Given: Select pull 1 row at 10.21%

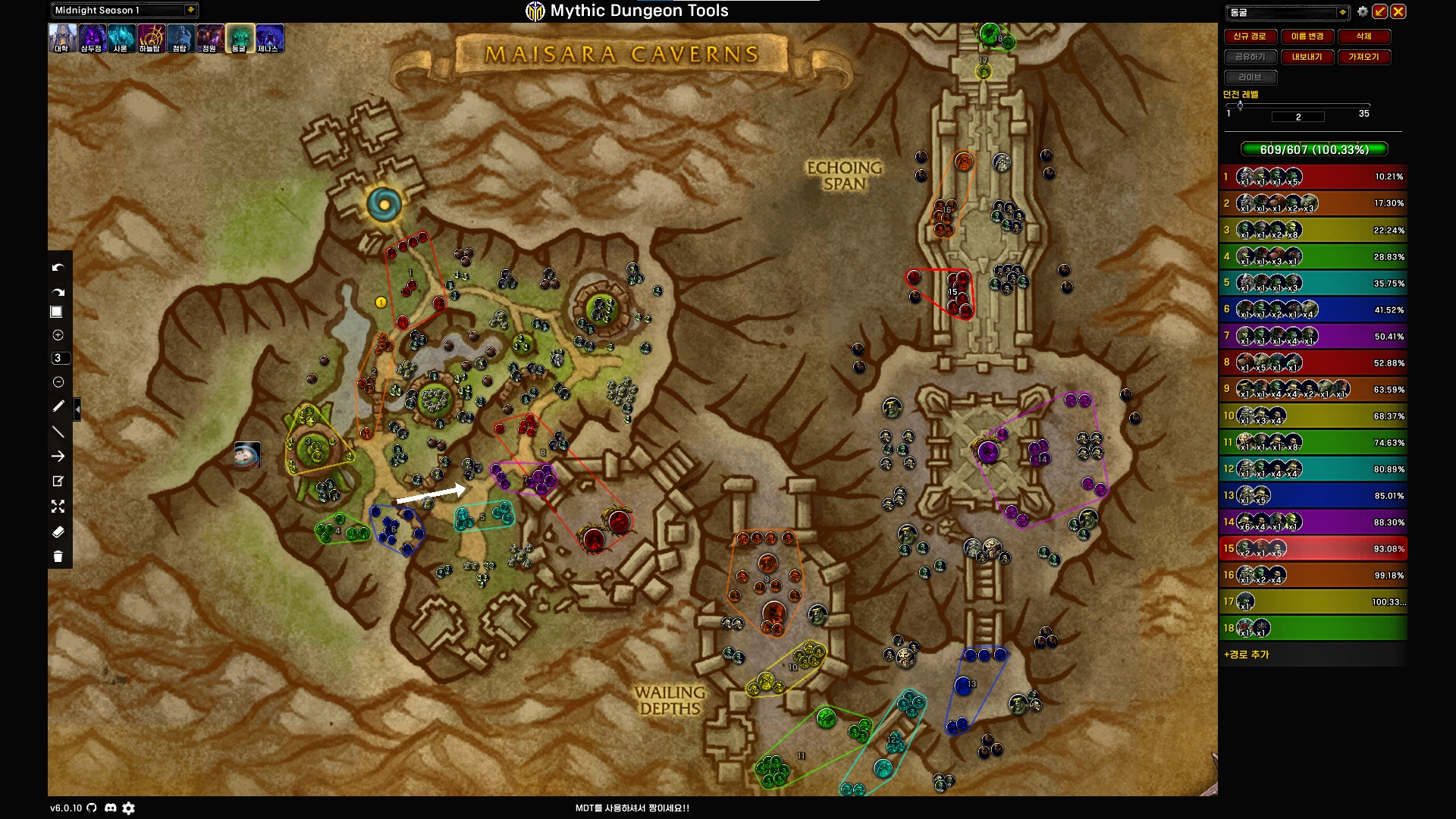Looking at the screenshot, I should tap(1313, 177).
